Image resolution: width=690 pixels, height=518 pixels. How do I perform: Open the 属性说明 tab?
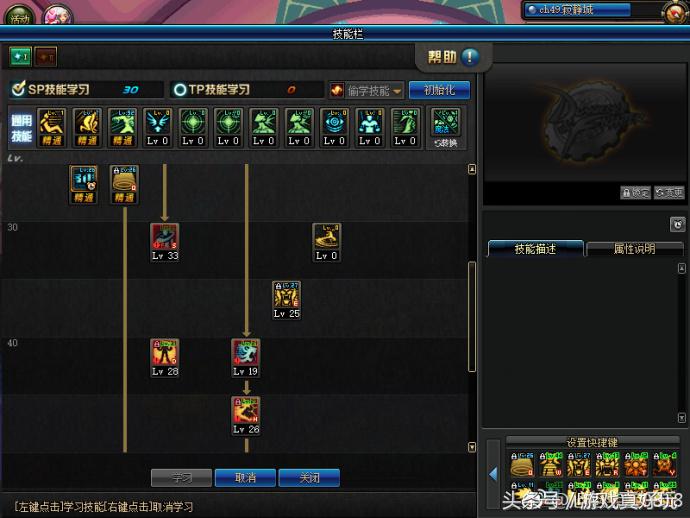[634, 249]
